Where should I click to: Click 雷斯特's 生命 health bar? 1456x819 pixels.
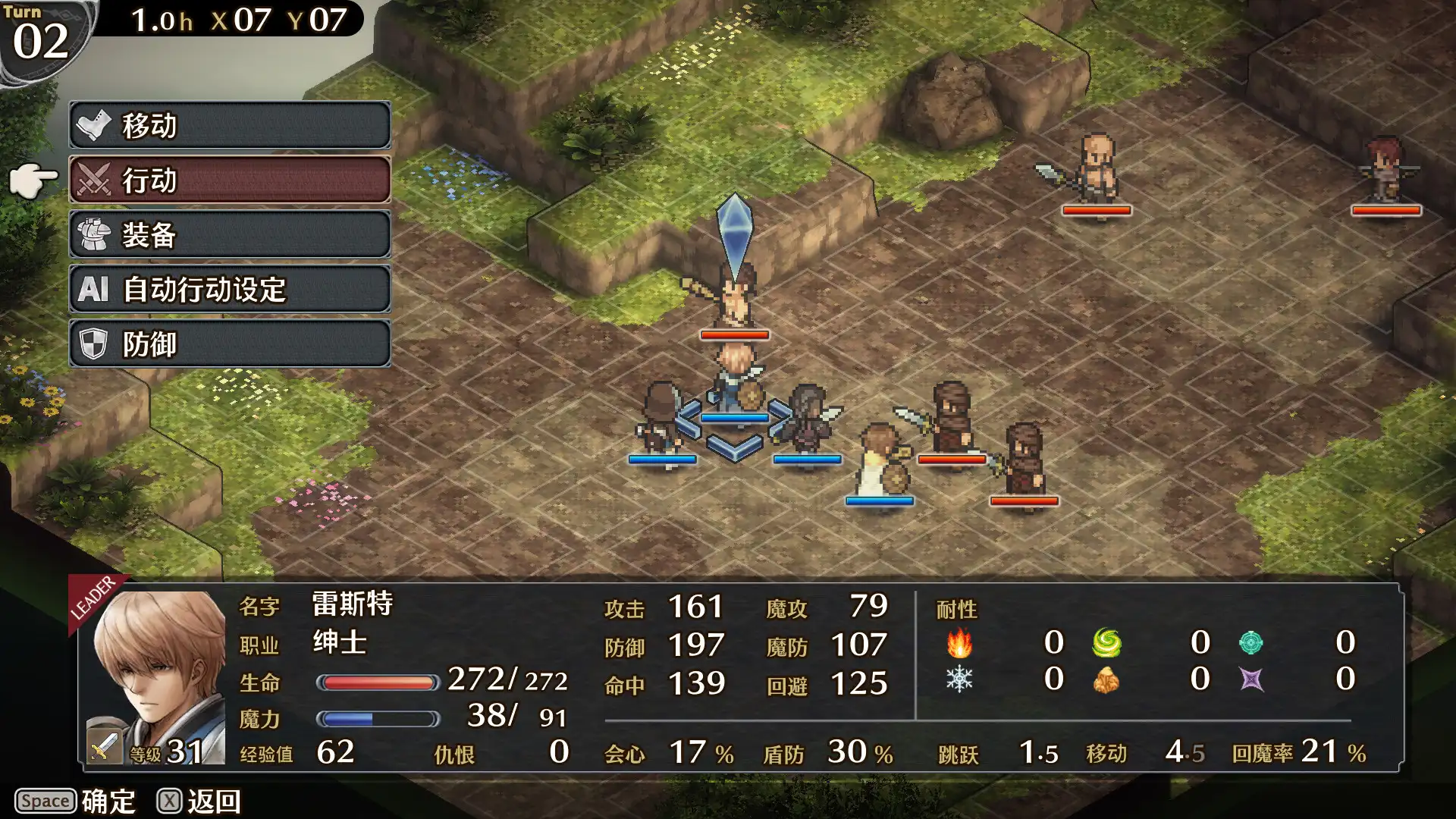coord(379,683)
